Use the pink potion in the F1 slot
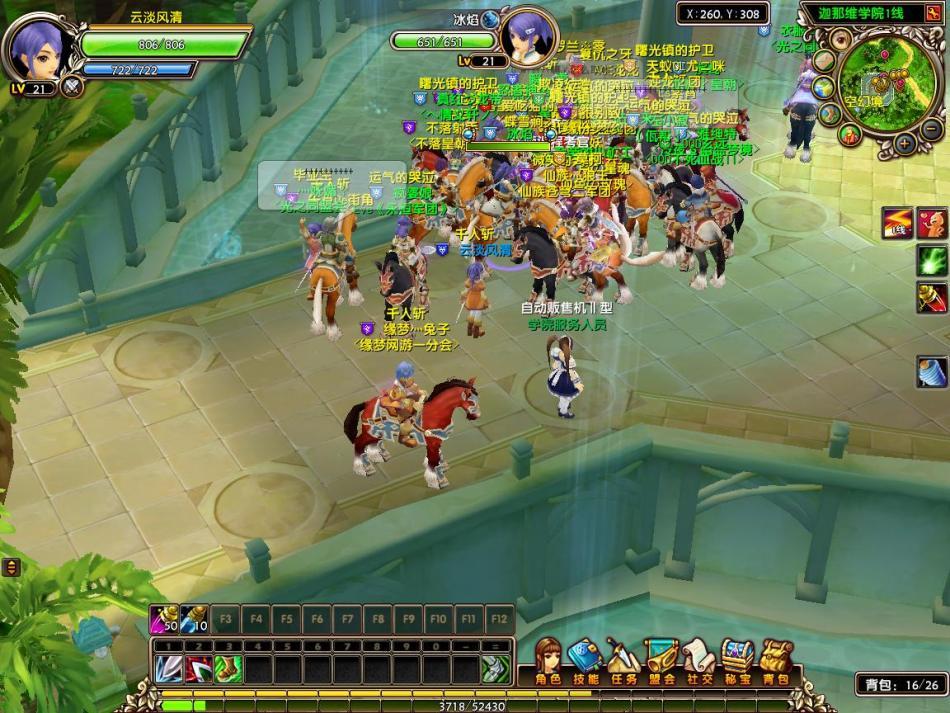Image resolution: width=950 pixels, height=713 pixels. coord(164,619)
